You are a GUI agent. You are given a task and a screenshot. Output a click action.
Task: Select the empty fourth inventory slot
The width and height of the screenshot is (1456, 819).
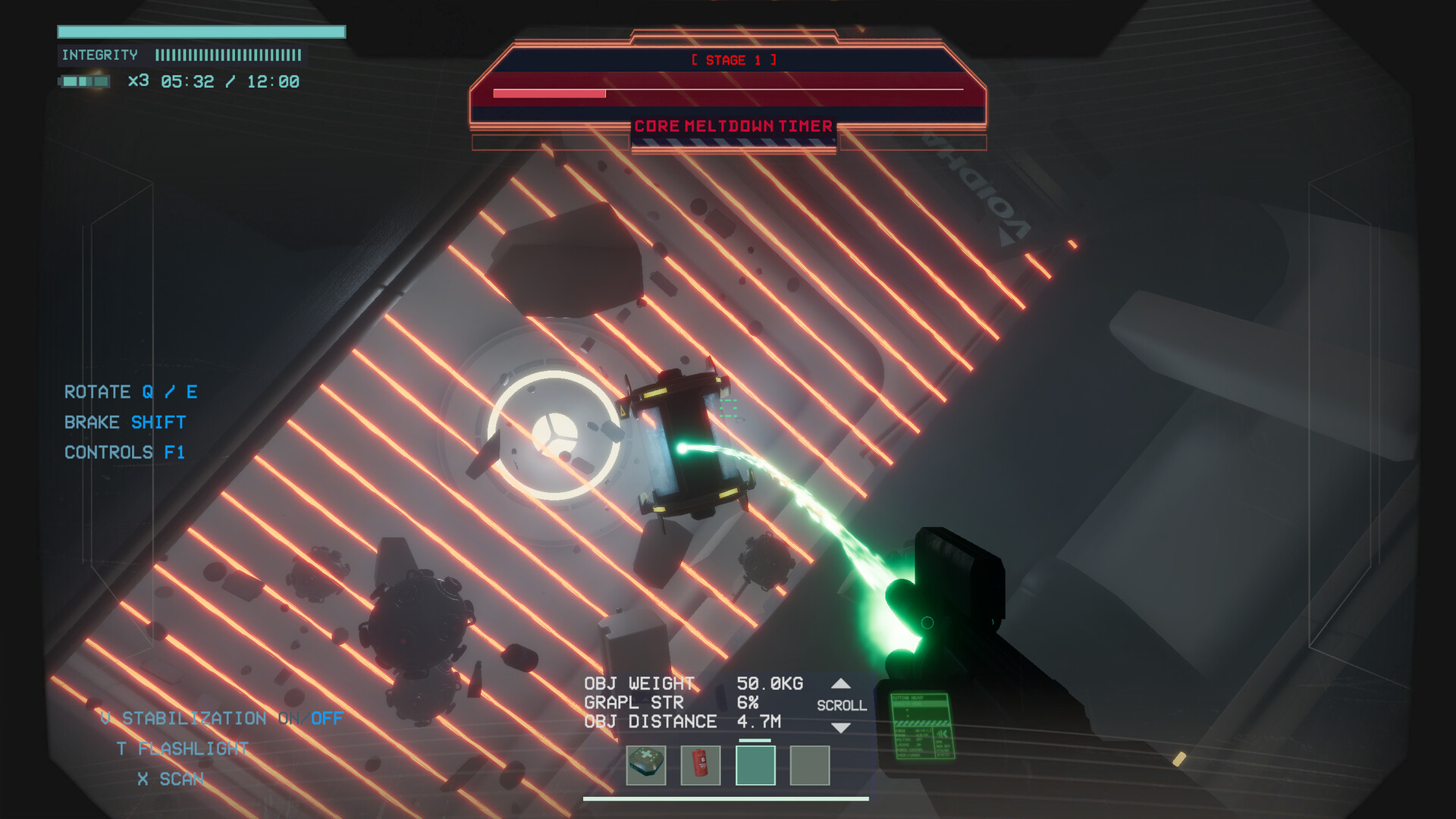[809, 766]
